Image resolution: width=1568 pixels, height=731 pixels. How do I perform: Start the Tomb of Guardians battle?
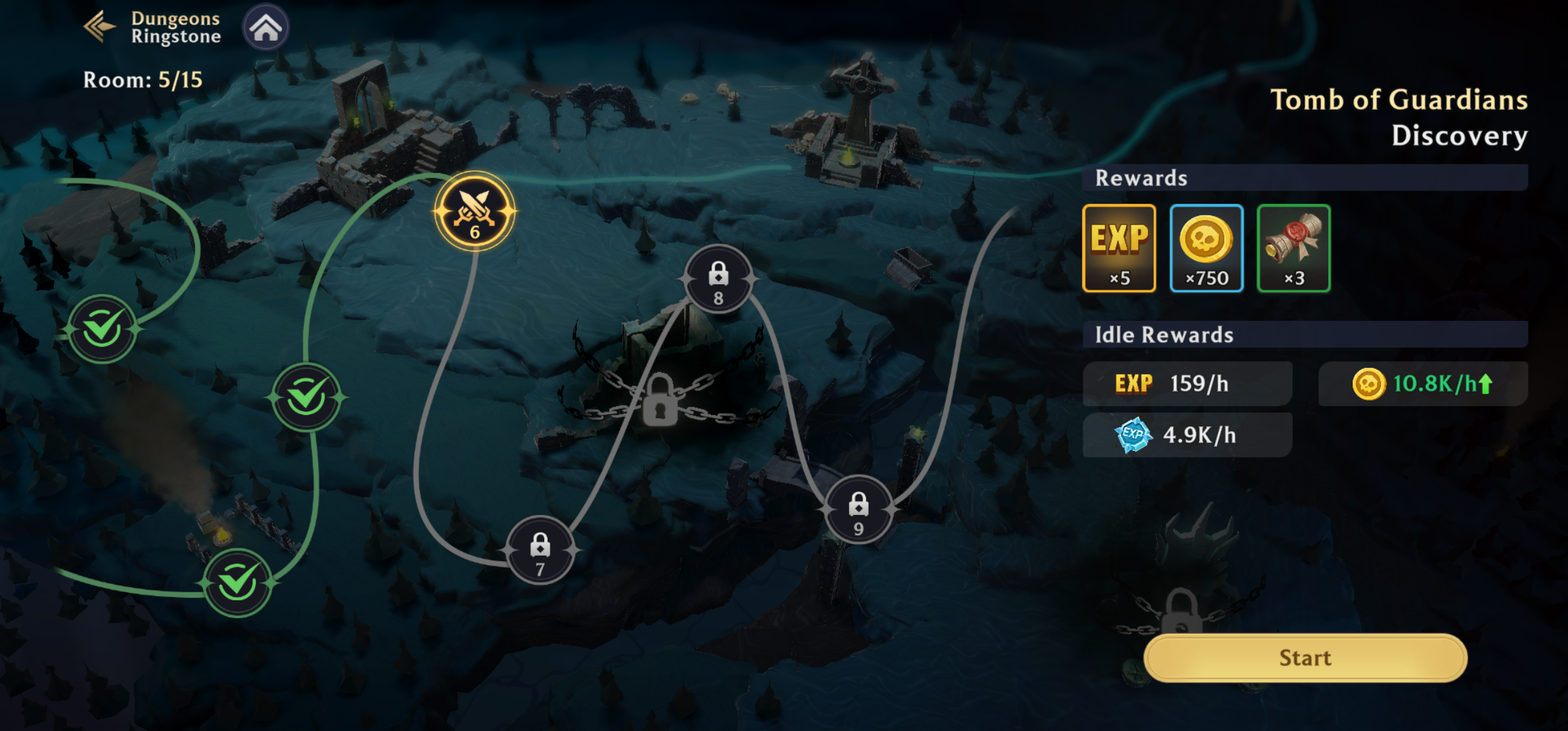point(1305,658)
